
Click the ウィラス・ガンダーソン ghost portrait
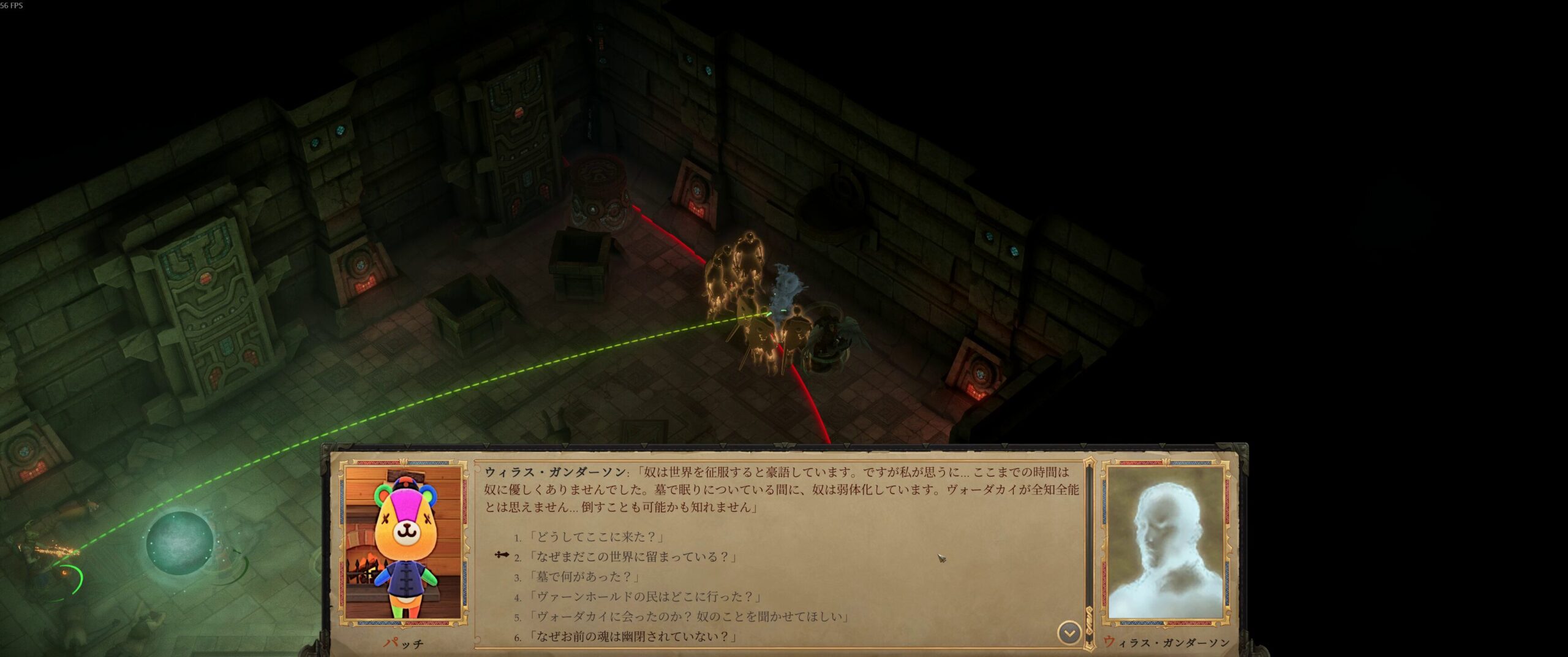(1166, 542)
